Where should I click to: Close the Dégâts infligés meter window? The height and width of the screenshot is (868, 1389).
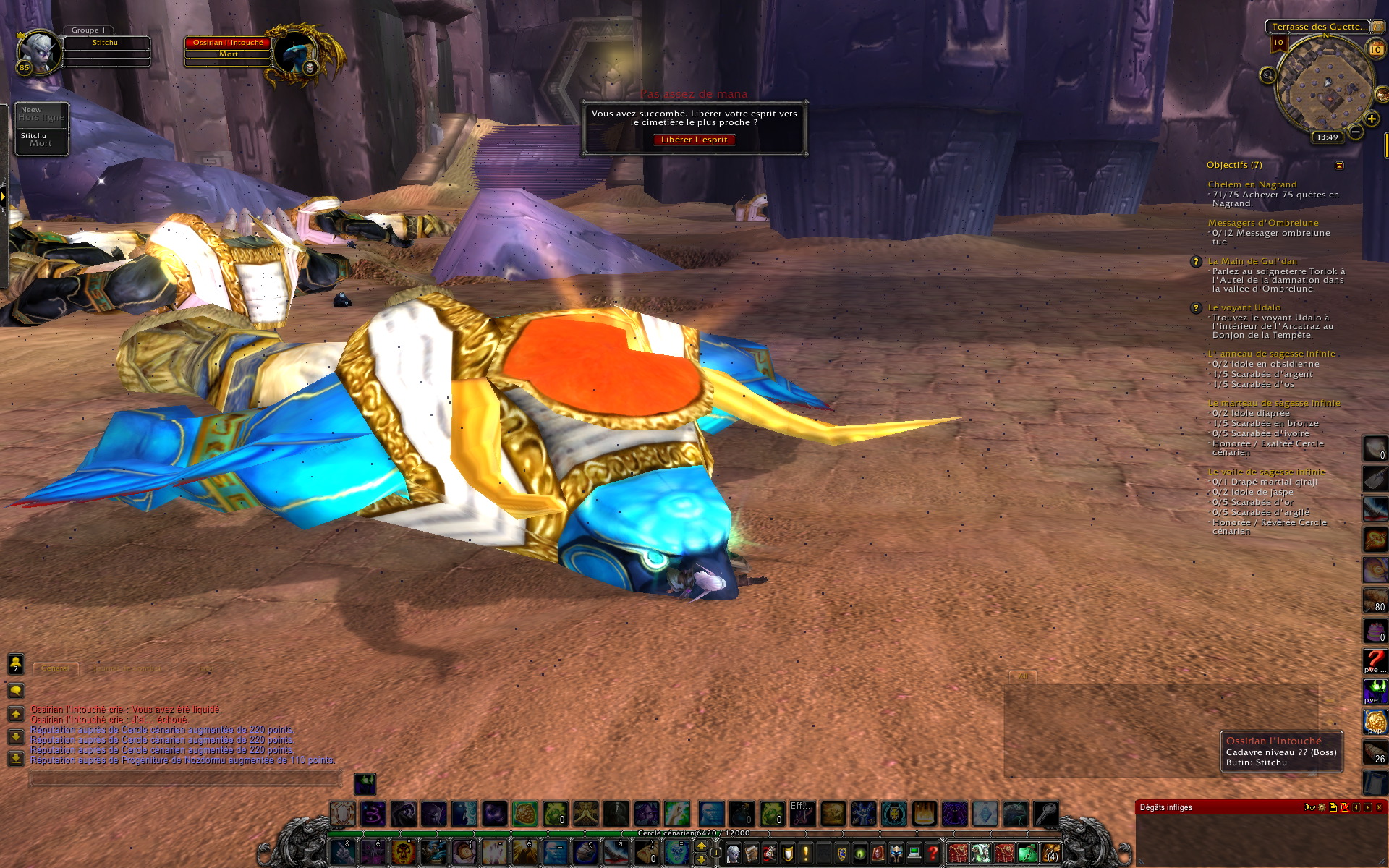[1379, 807]
